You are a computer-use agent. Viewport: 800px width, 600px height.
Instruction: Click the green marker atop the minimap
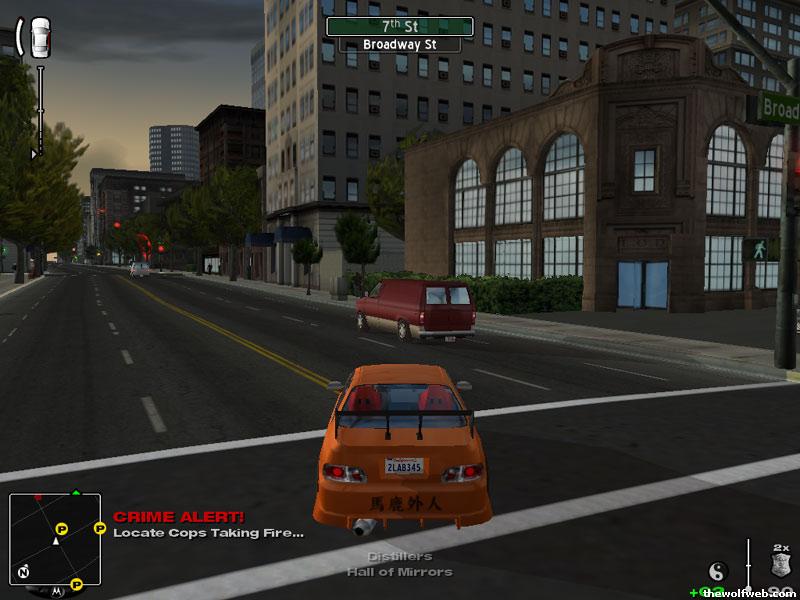[75, 492]
